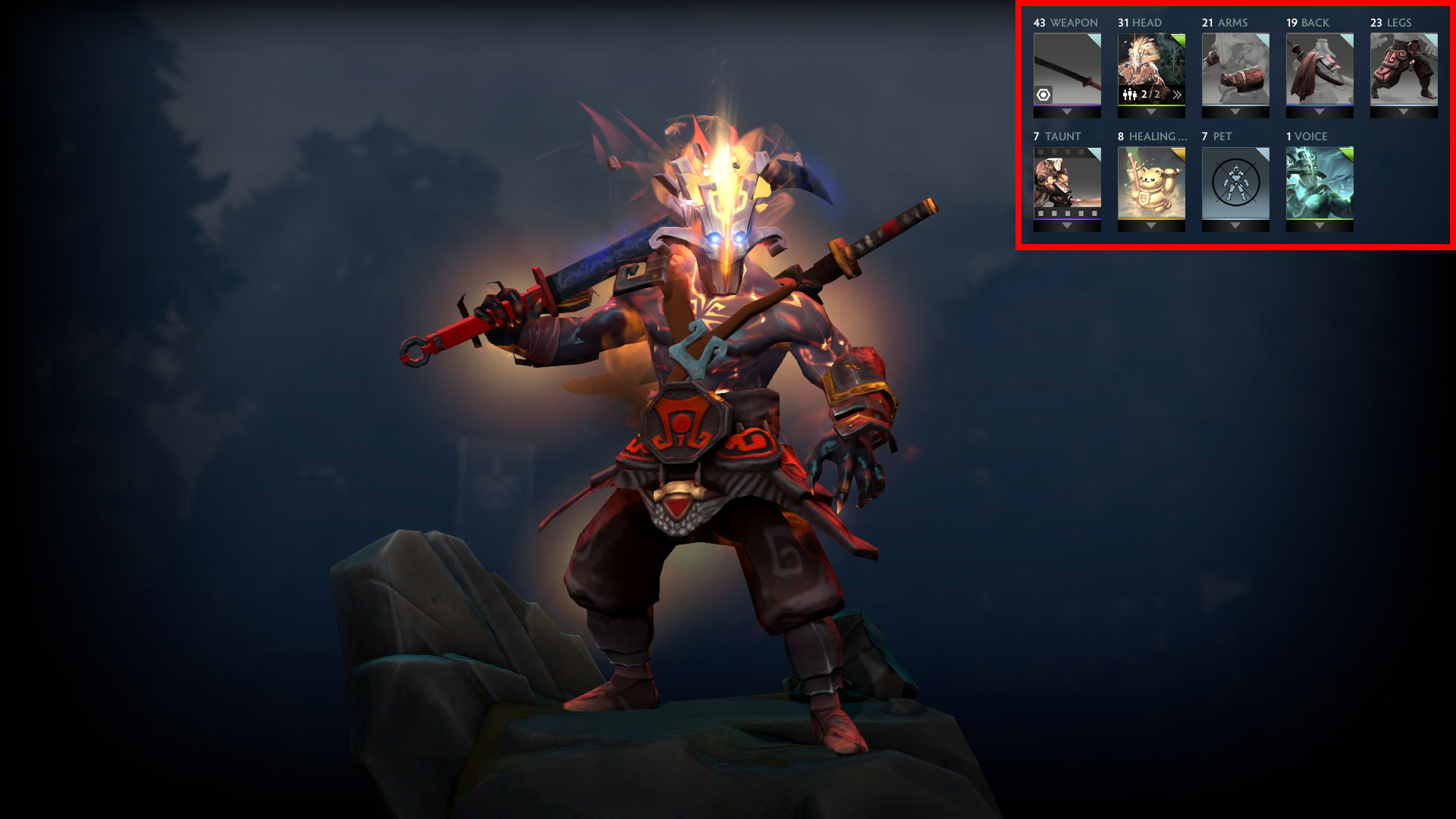This screenshot has width=1456, height=819.
Task: Click the purple rarity bar under the Weapon slot
Action: [x=1067, y=105]
